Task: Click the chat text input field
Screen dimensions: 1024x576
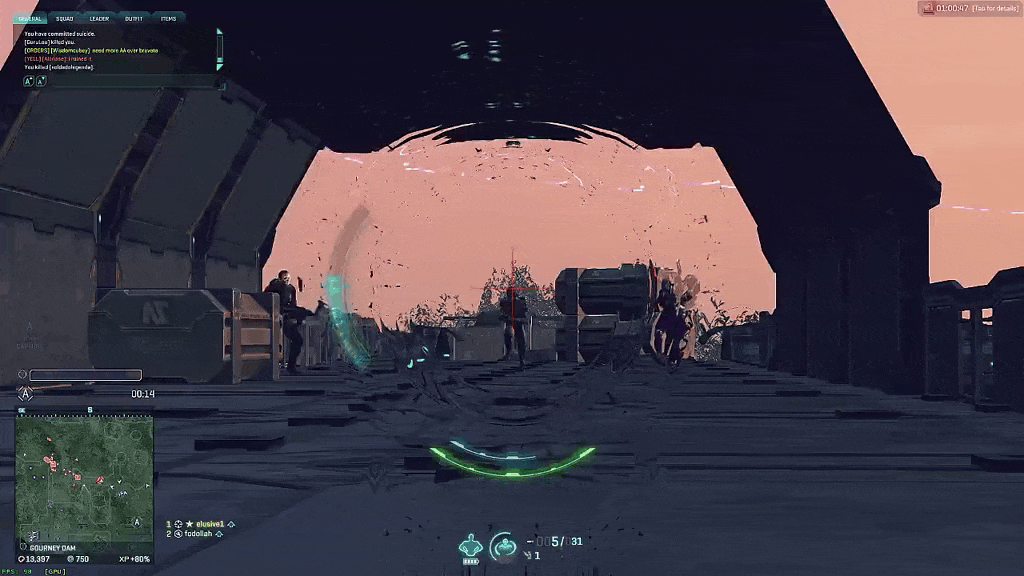Action: pyautogui.click(x=130, y=81)
